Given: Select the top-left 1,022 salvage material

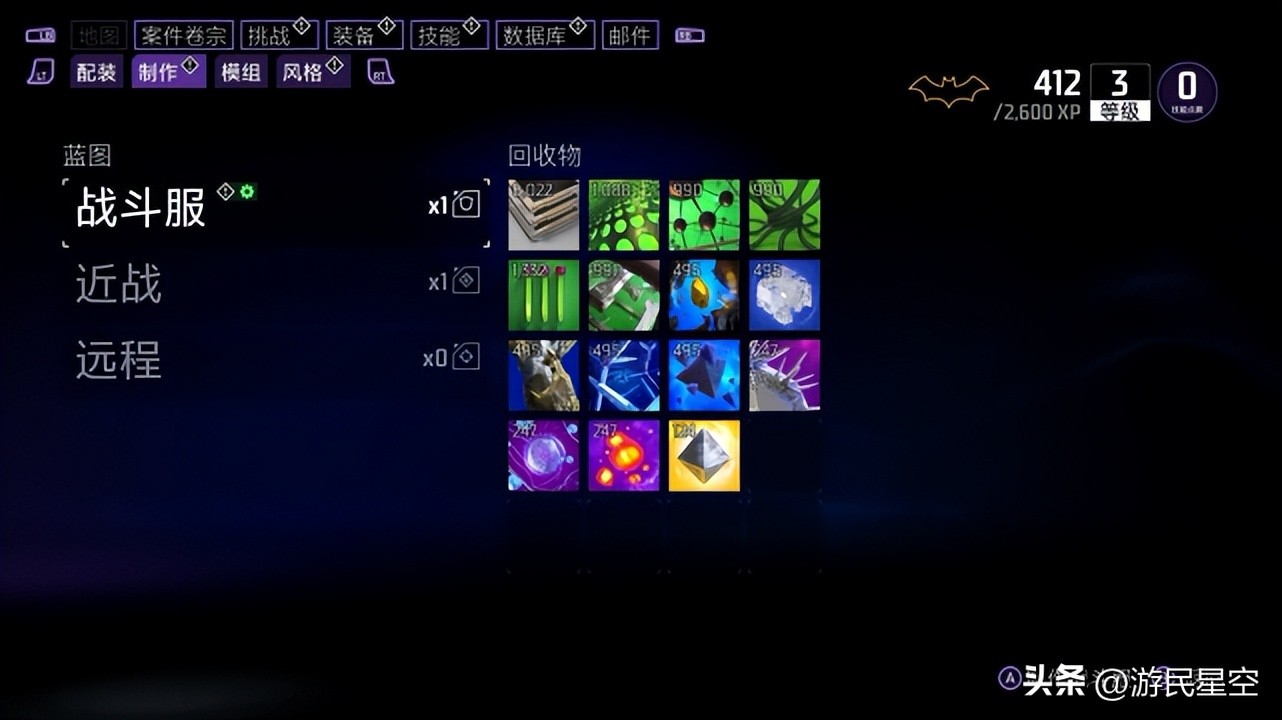Looking at the screenshot, I should coord(543,213).
